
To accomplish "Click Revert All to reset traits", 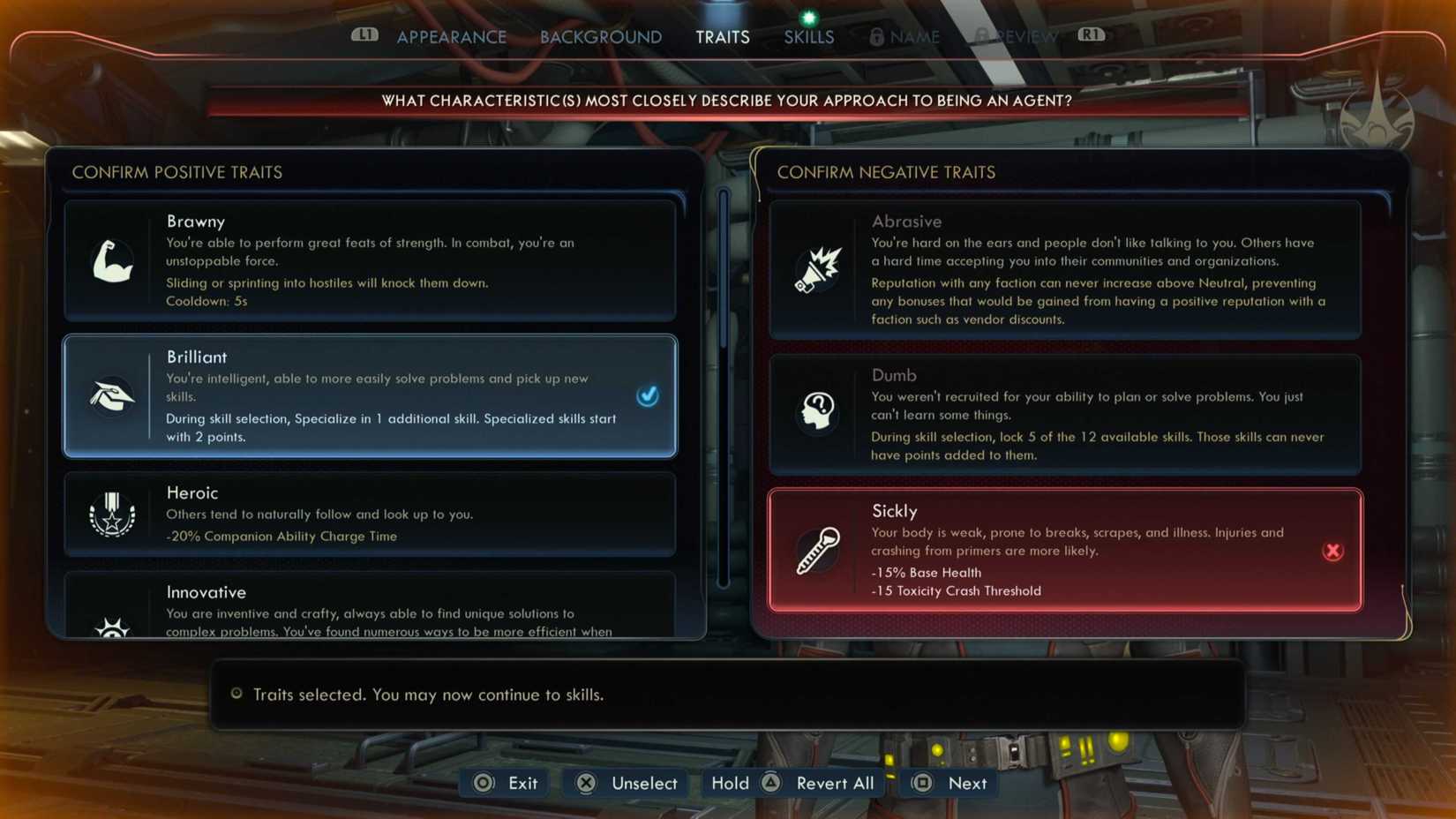I will 833,783.
